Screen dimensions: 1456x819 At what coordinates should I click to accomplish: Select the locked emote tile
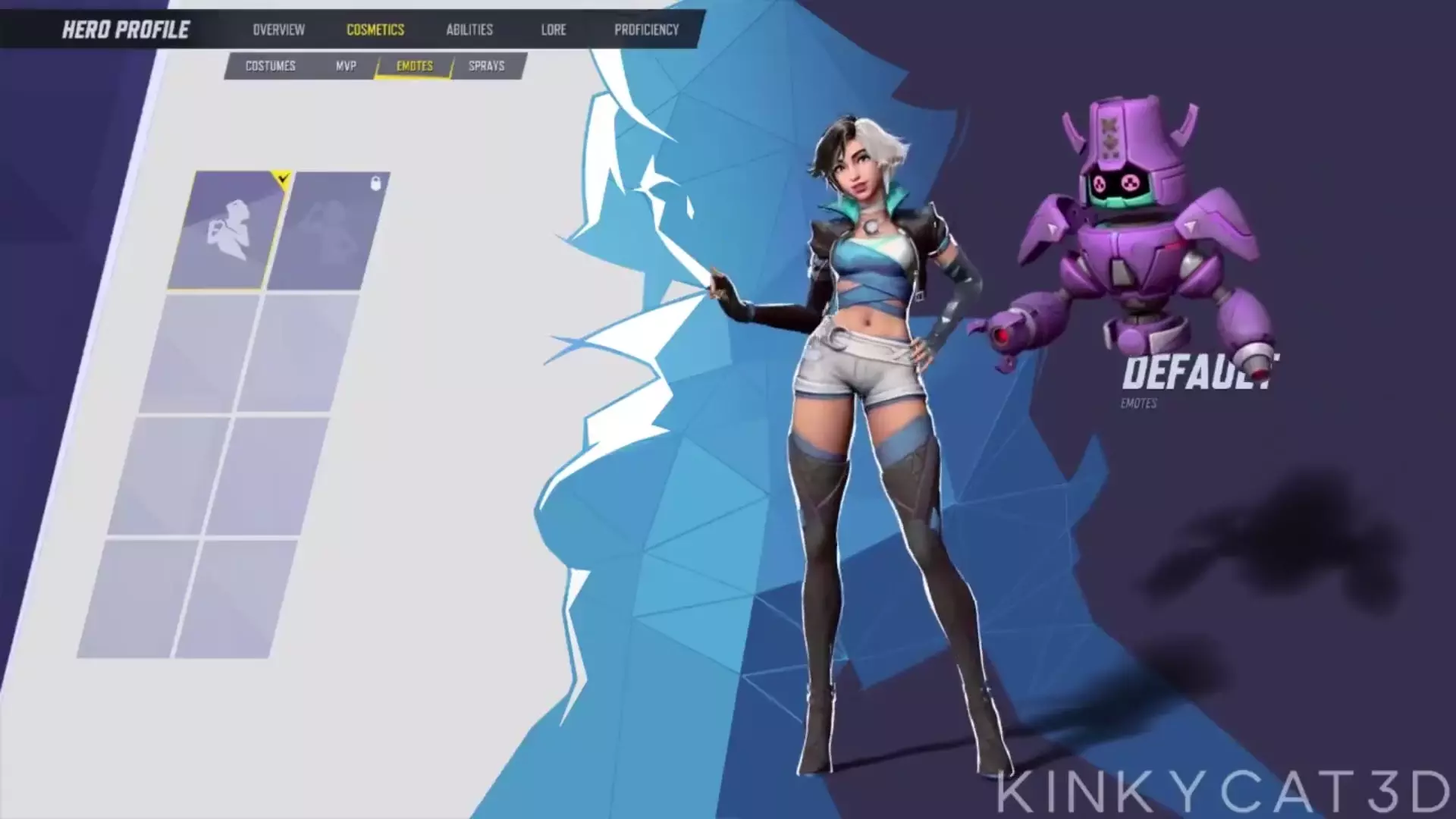(327, 231)
